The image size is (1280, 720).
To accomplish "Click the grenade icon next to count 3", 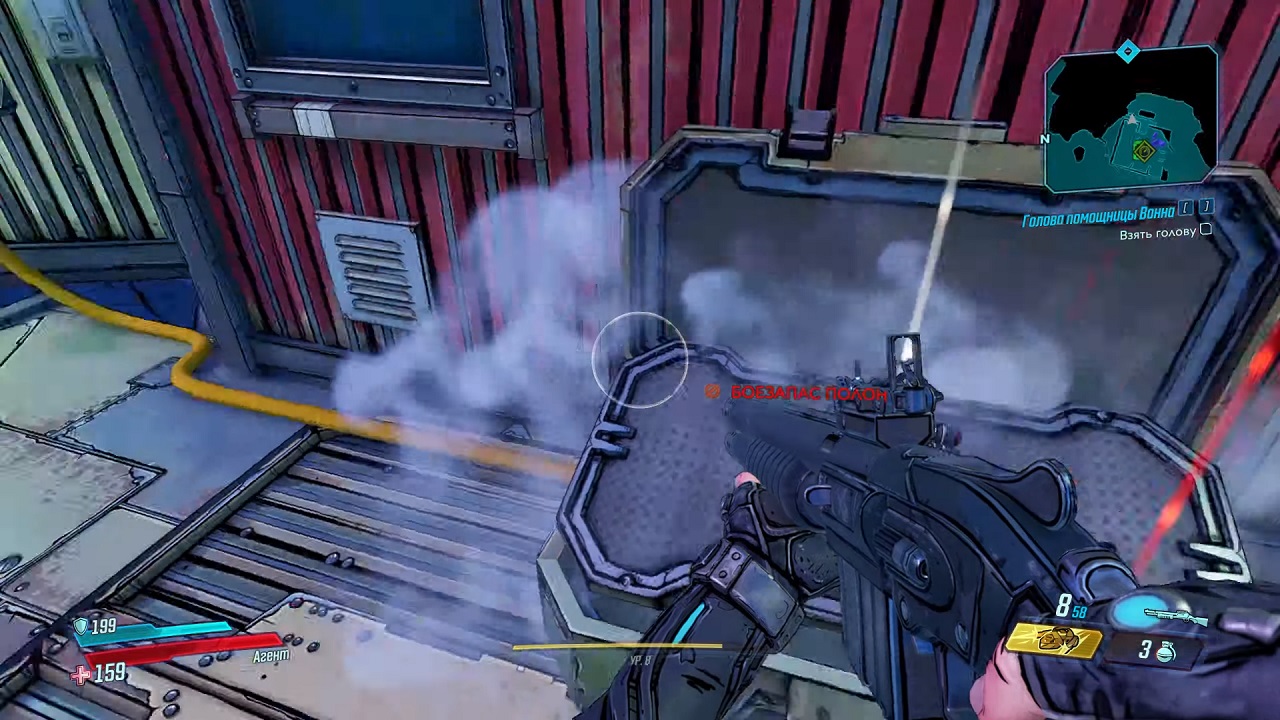I will [x=1166, y=652].
